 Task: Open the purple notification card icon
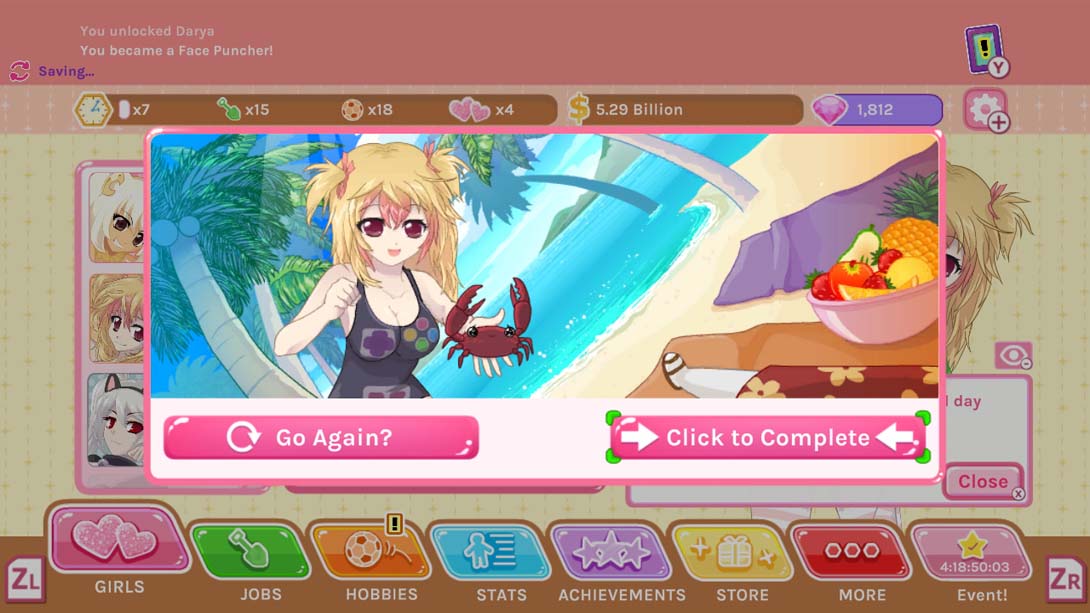[985, 49]
